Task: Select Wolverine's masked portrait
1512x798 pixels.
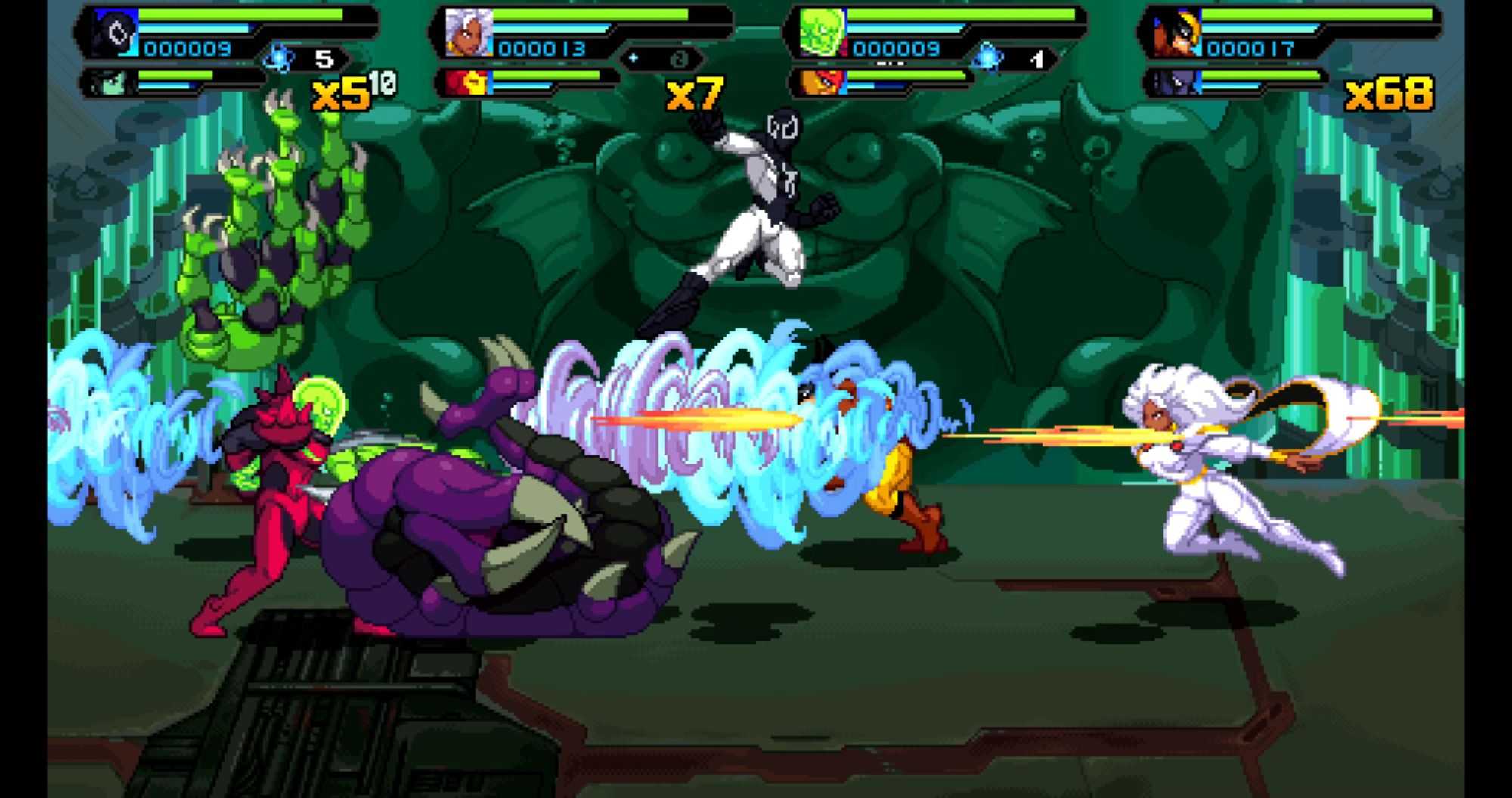Action: (1176, 33)
